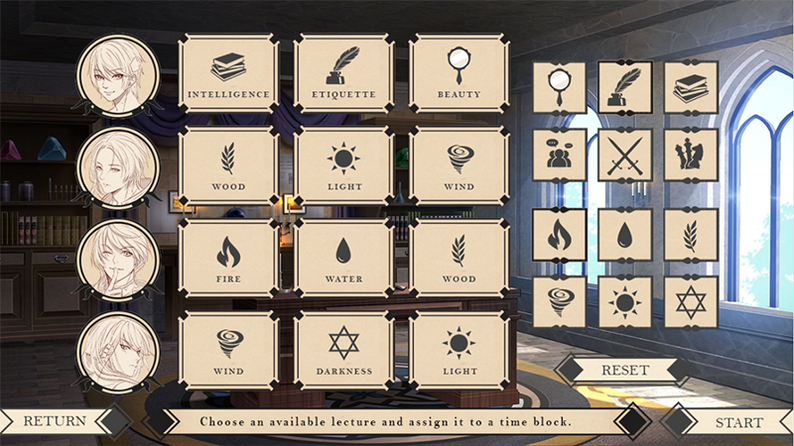794x446 pixels.
Task: Select the small unlabeled flame lecture icon
Action: [559, 235]
